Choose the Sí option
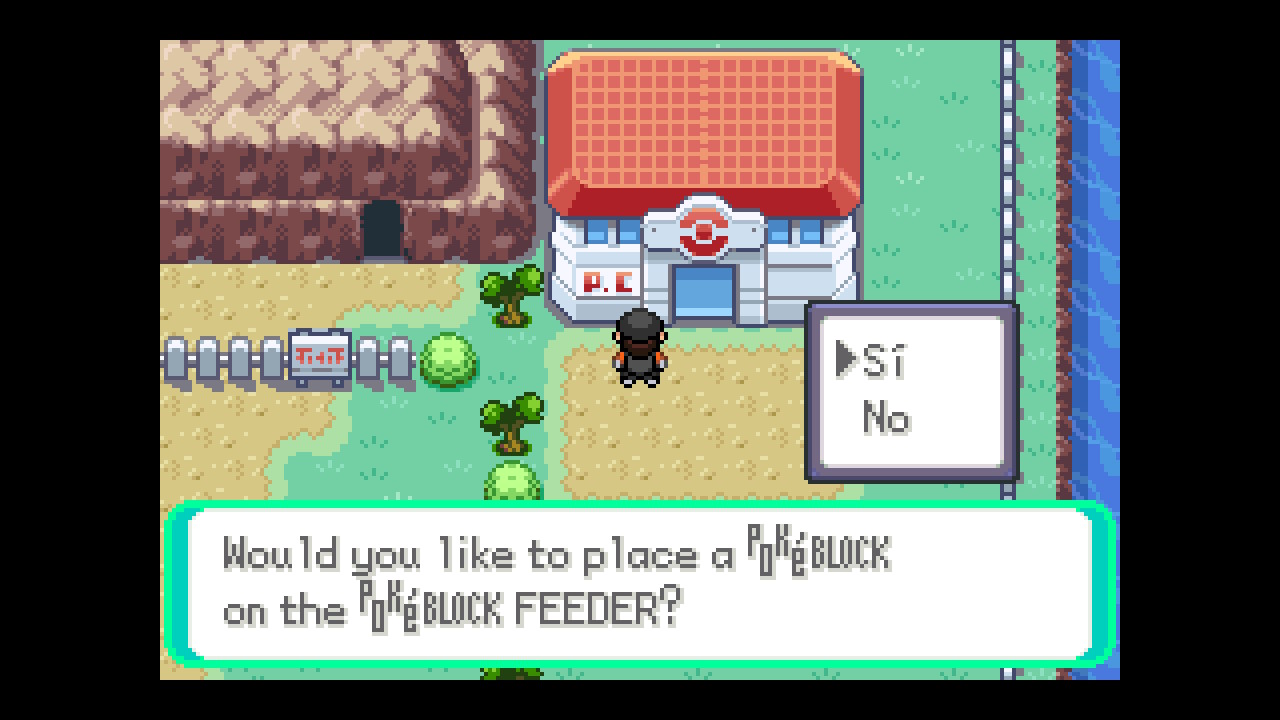Viewport: 1280px width, 720px height. (883, 361)
